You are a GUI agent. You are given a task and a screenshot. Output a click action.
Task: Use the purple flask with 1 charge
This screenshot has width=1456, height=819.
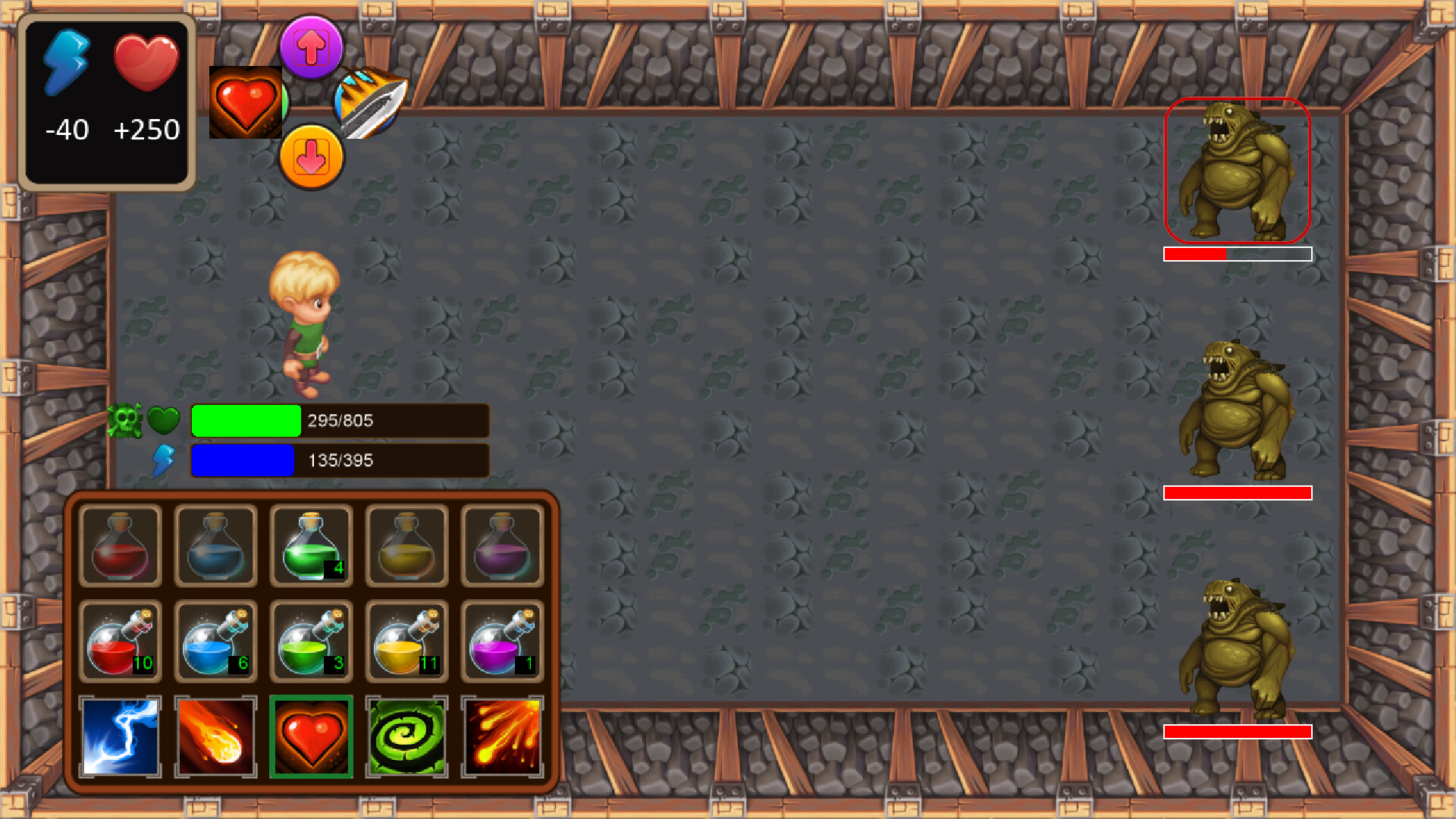pos(502,639)
